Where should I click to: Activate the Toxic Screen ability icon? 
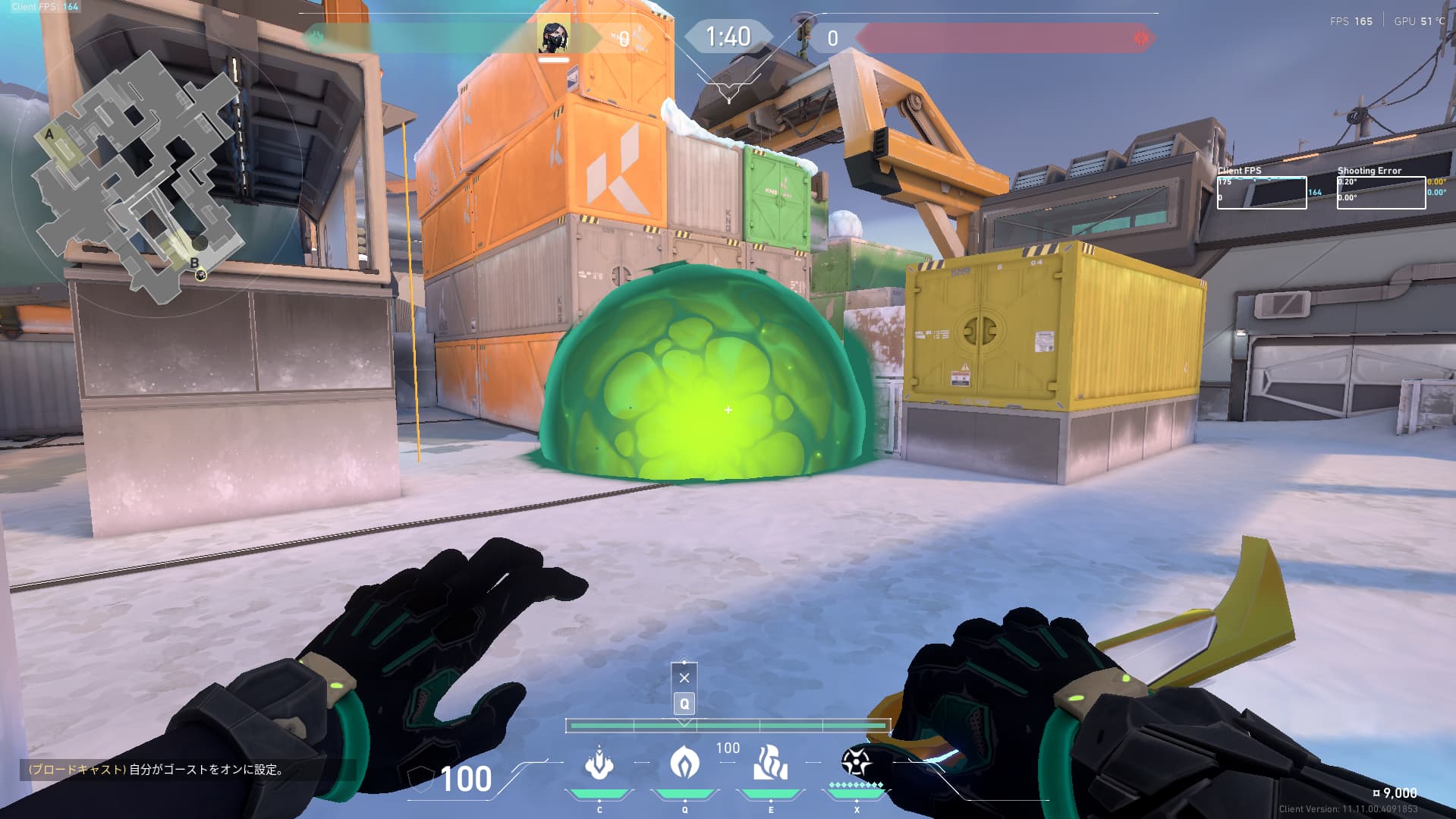click(770, 764)
